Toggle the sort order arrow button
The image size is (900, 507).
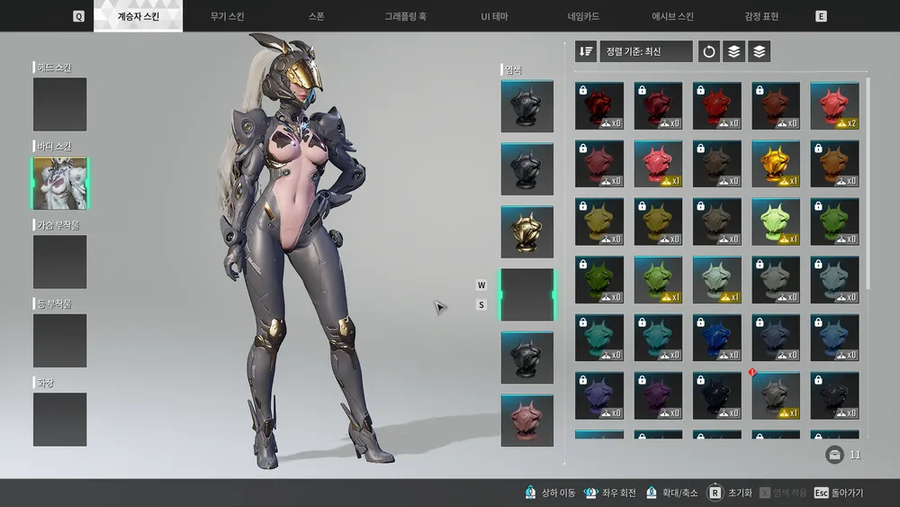point(586,51)
